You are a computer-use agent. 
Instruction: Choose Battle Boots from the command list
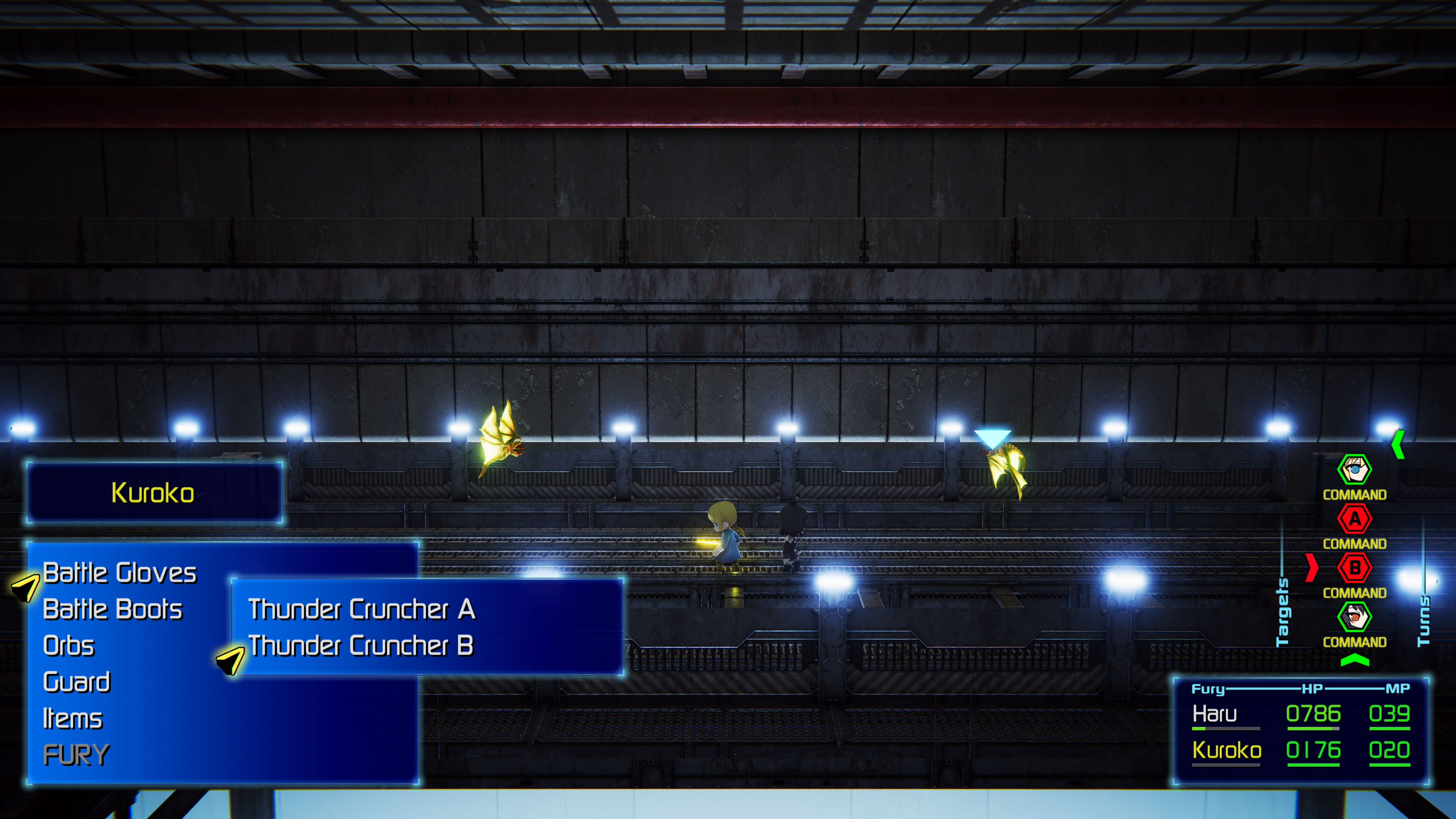click(x=113, y=609)
